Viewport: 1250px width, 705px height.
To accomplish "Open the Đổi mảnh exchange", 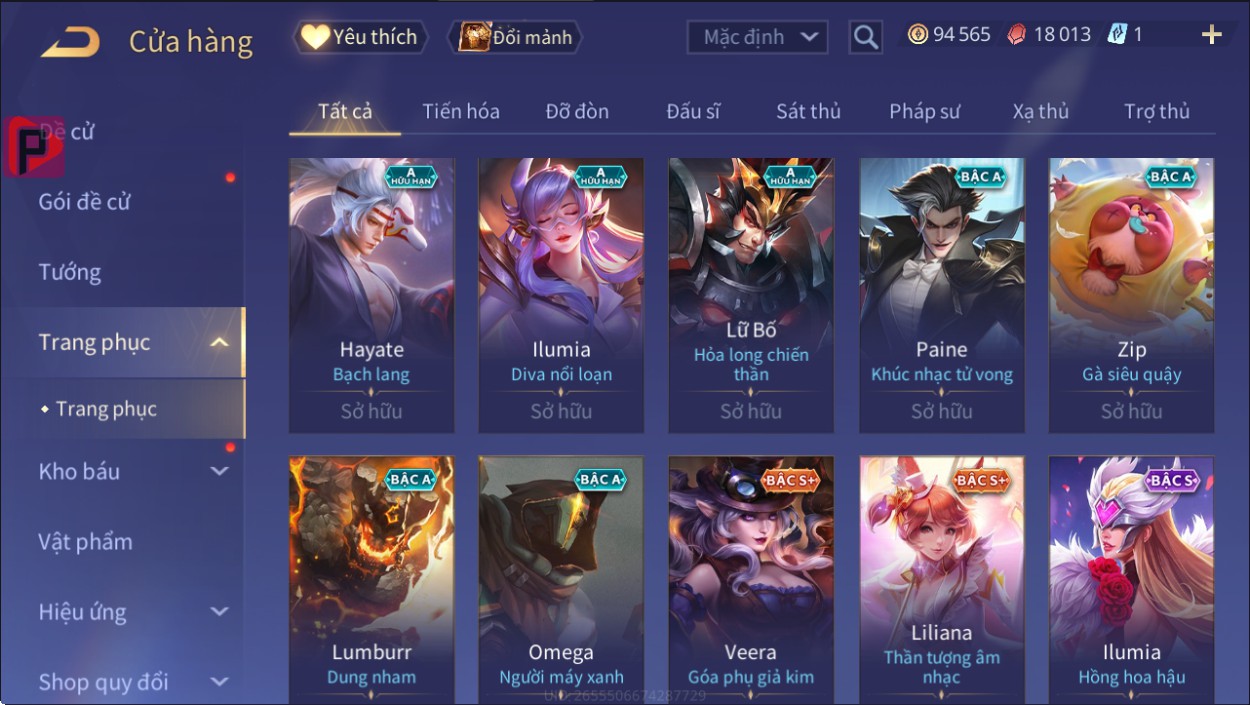I will click(x=515, y=38).
